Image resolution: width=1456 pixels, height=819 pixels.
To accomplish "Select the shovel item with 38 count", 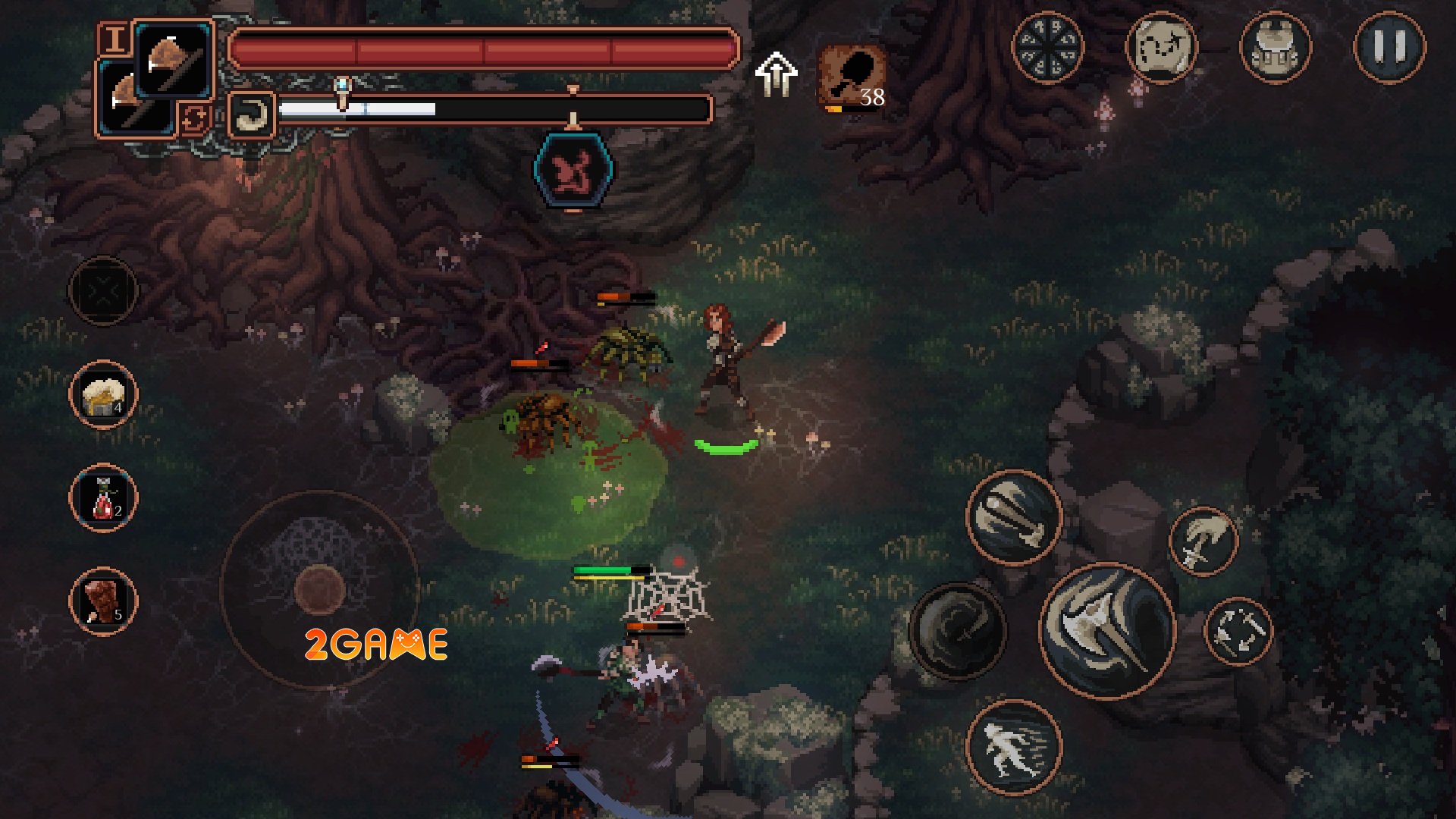I will [x=852, y=77].
